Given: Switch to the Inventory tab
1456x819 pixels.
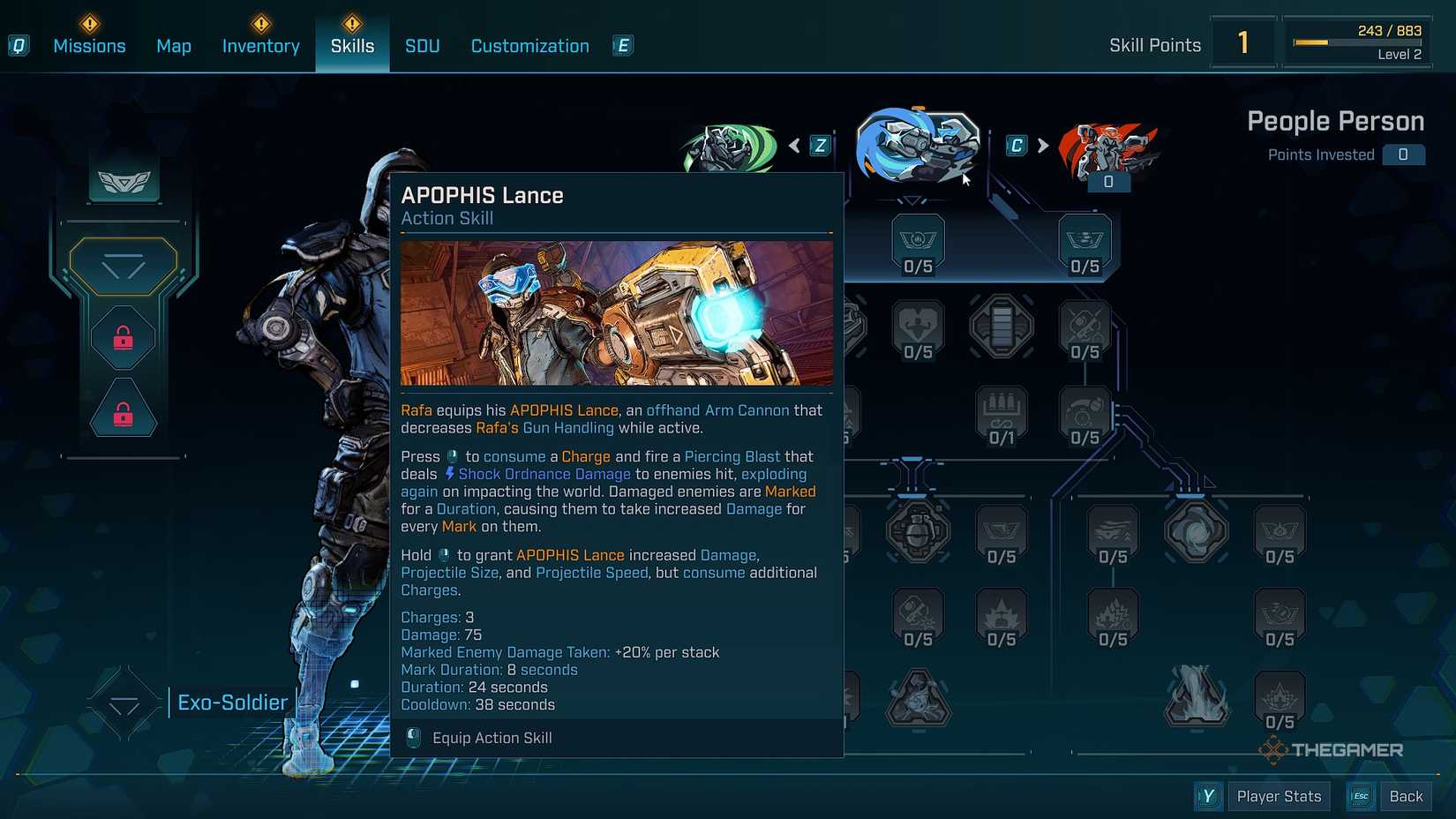Looking at the screenshot, I should [260, 46].
